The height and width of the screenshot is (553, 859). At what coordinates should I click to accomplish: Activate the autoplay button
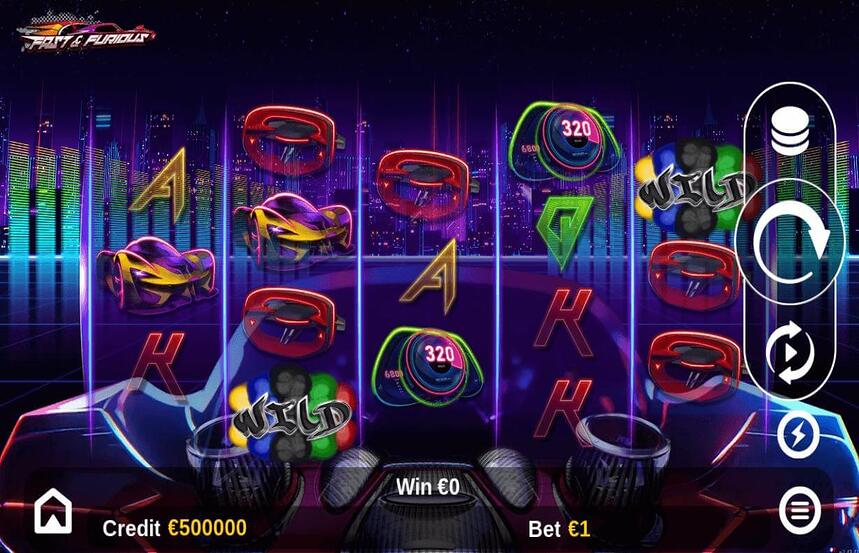(x=790, y=354)
